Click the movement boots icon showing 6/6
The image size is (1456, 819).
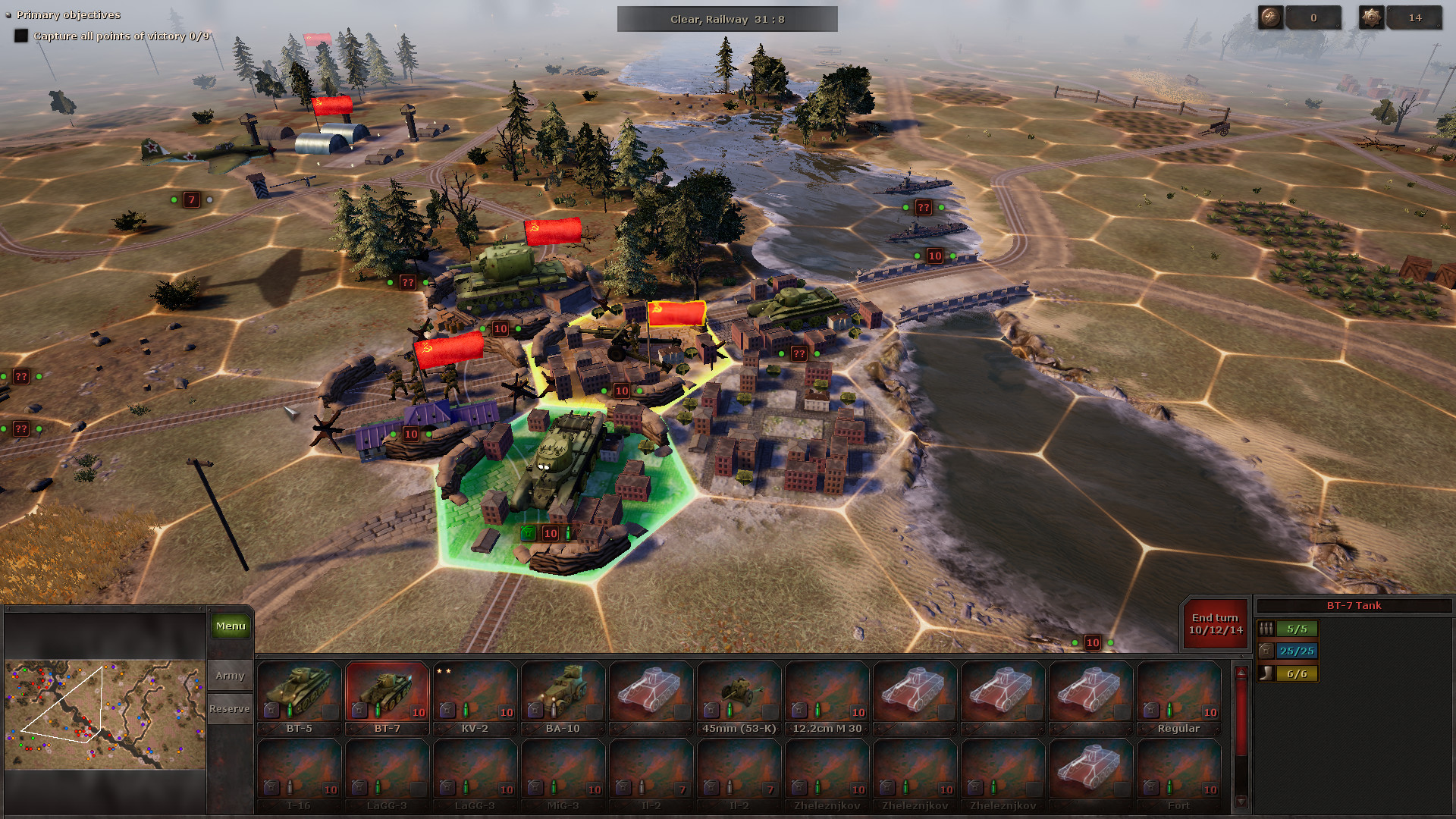pyautogui.click(x=1266, y=673)
